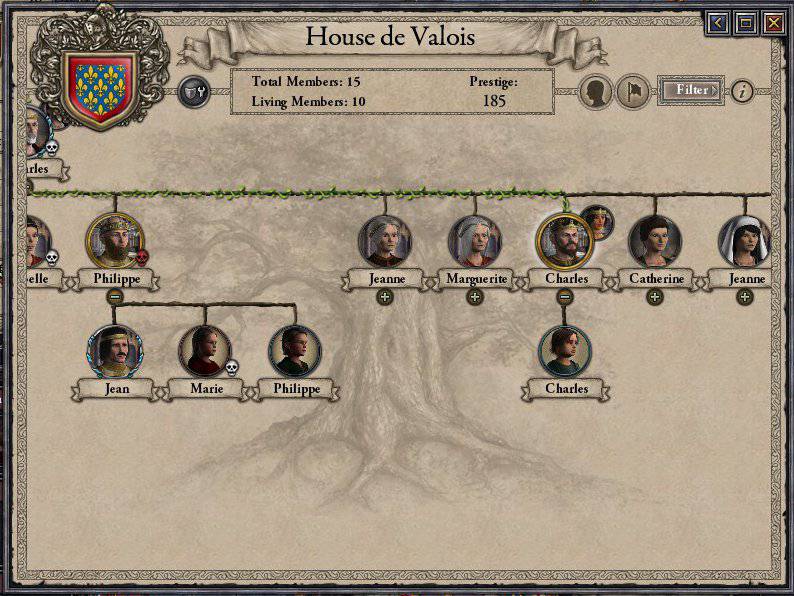Select Catherine's portrait

pyautogui.click(x=654, y=242)
